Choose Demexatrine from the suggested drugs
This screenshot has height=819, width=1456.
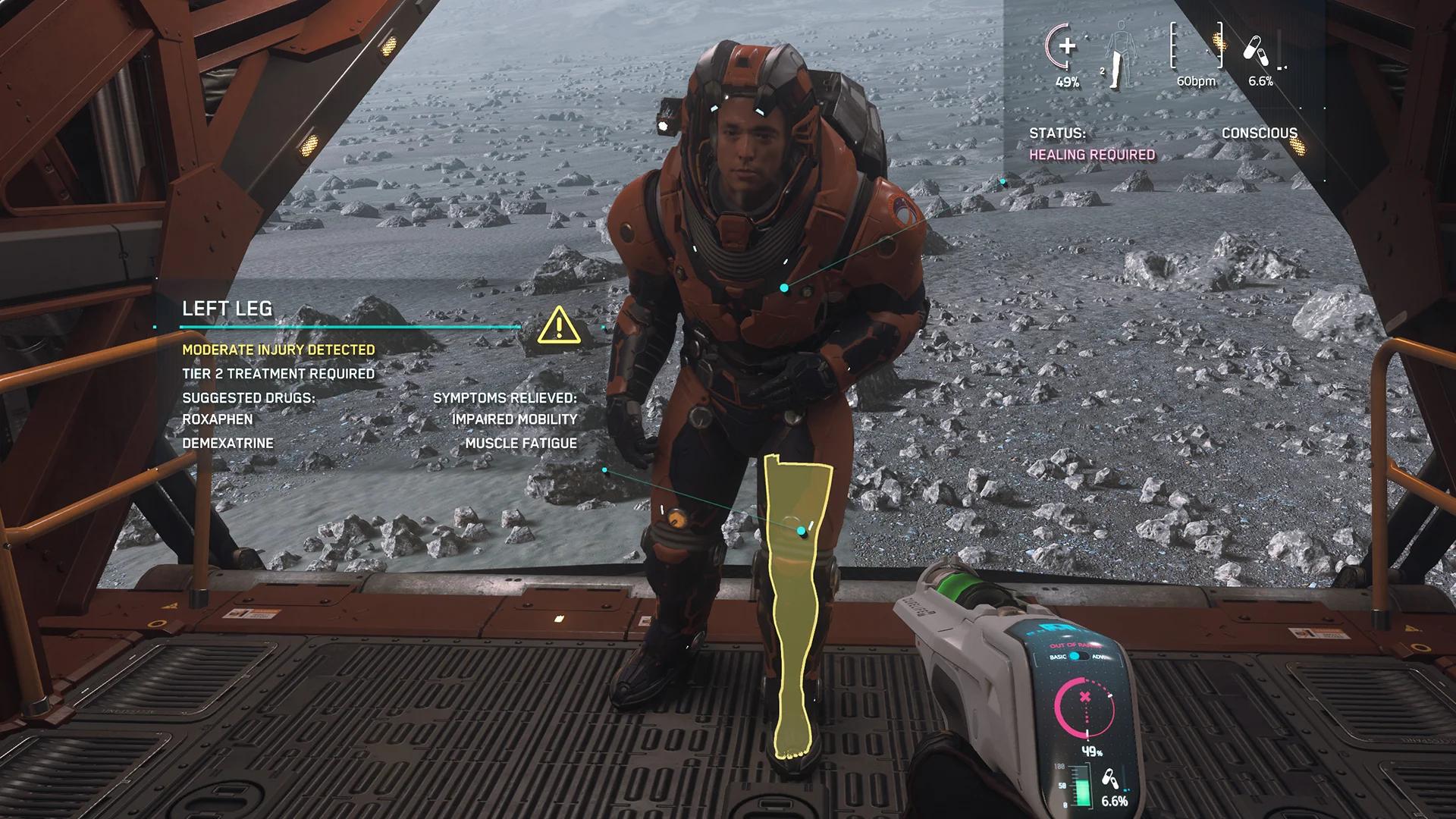(x=227, y=443)
